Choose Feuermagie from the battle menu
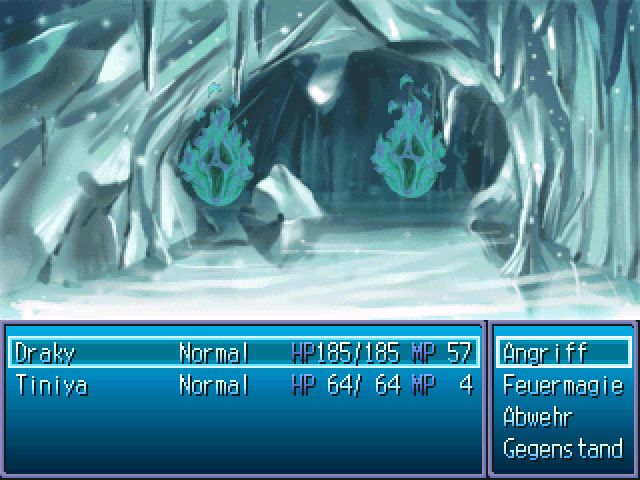The image size is (640, 480). (x=563, y=385)
